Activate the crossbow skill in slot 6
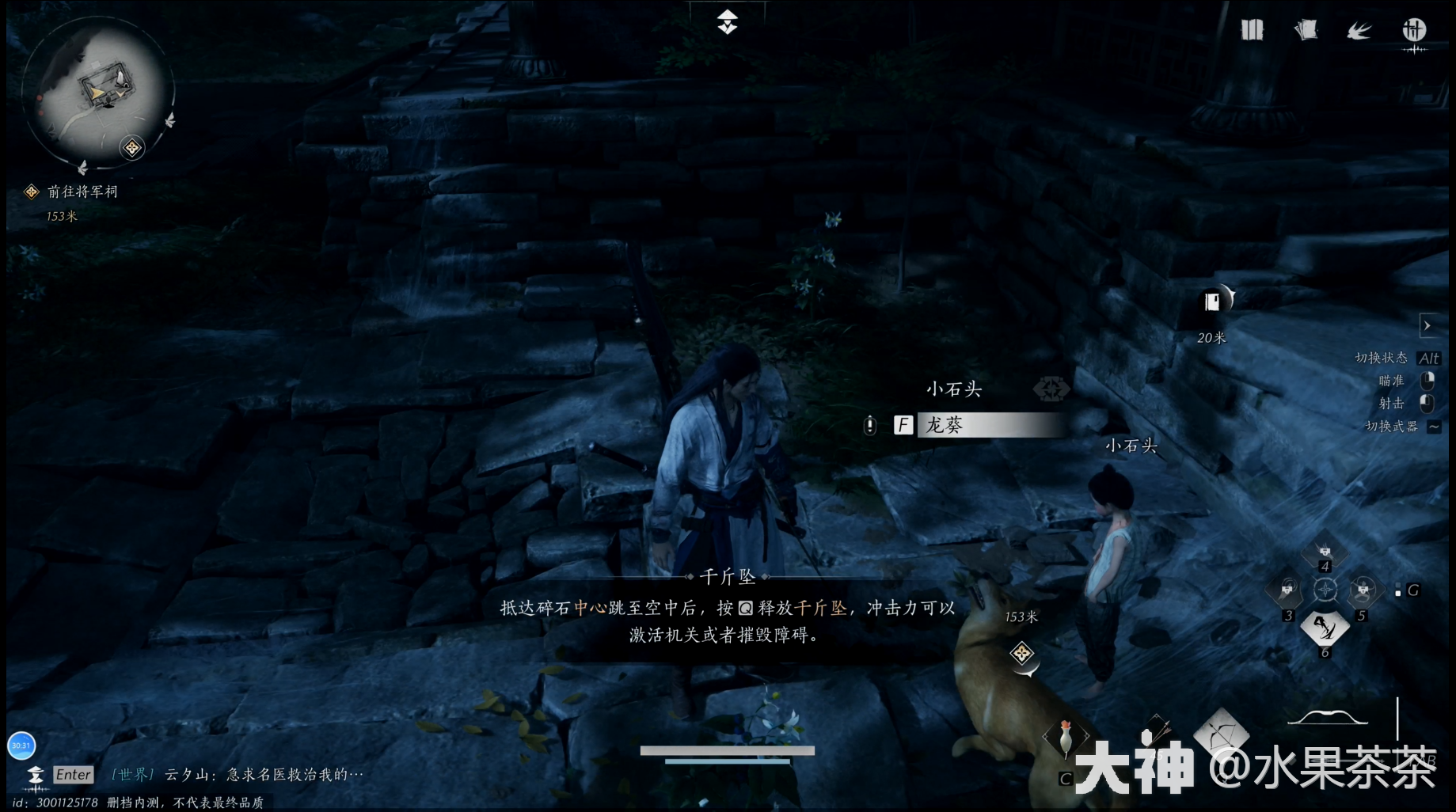1456x812 pixels. (x=1325, y=628)
